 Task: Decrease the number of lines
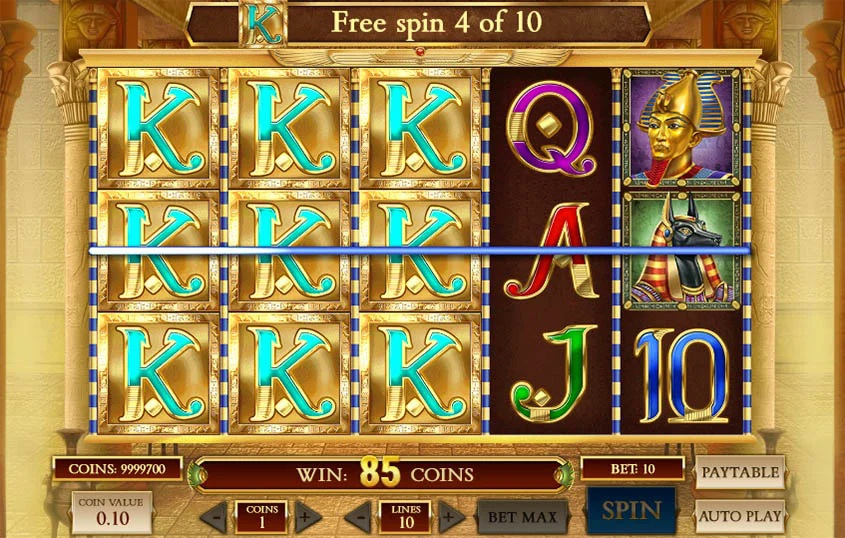(359, 517)
